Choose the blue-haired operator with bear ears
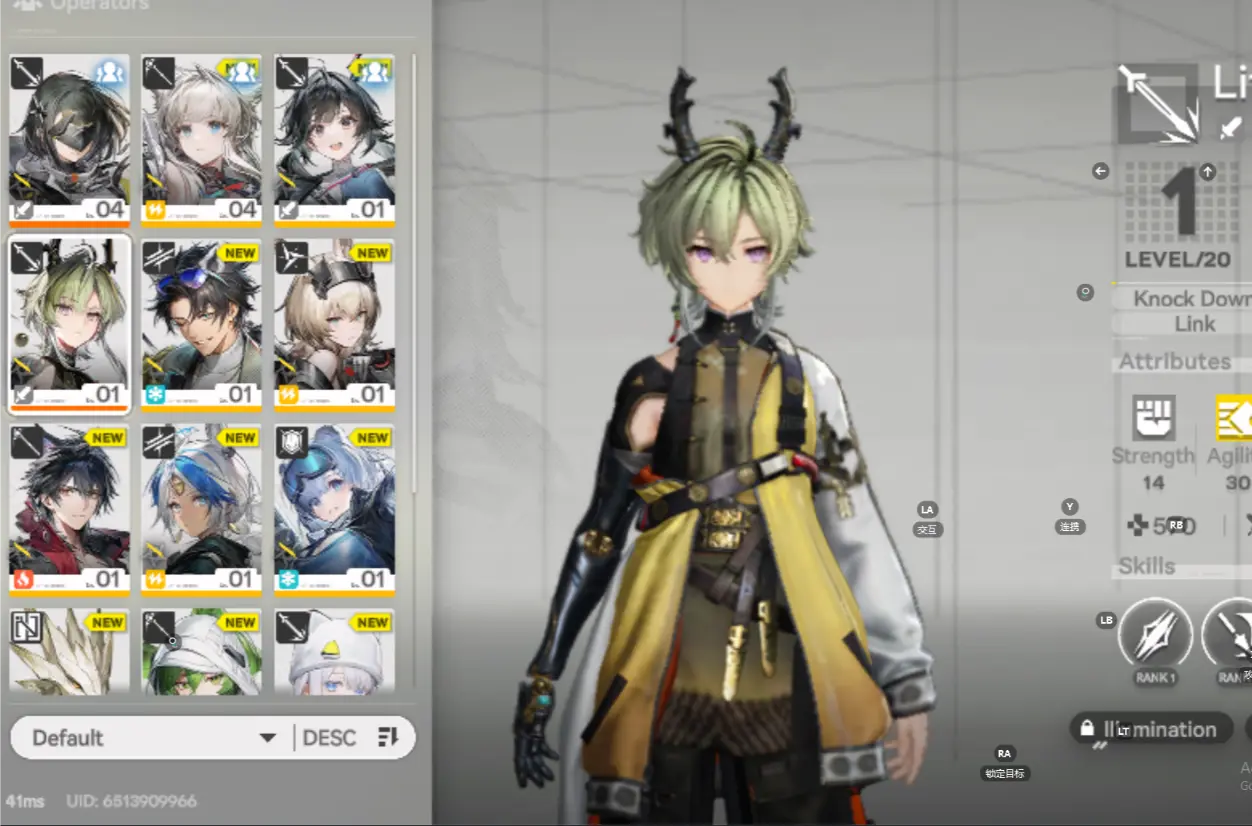 tap(334, 510)
